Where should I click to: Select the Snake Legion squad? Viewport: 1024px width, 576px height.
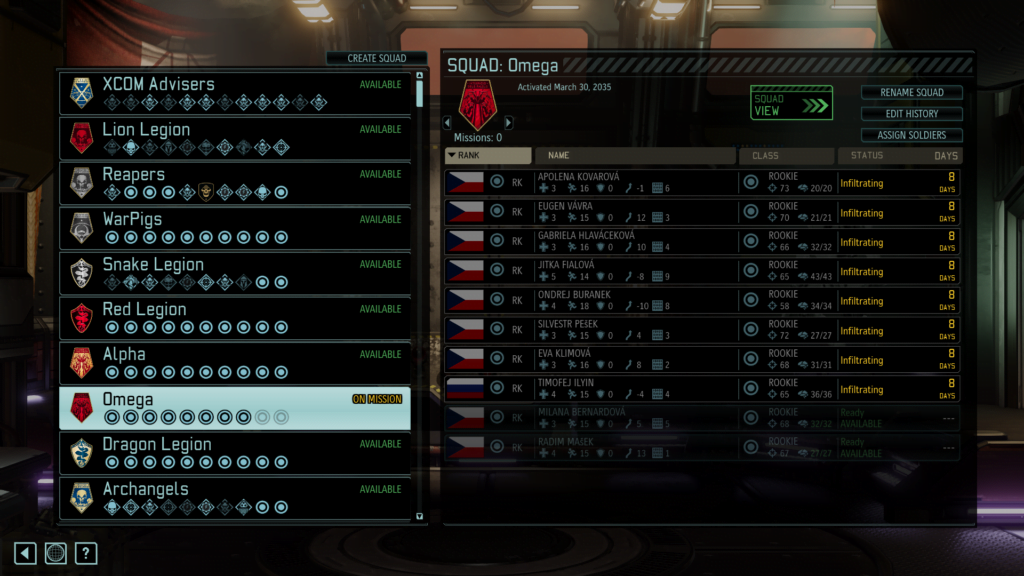tap(234, 273)
